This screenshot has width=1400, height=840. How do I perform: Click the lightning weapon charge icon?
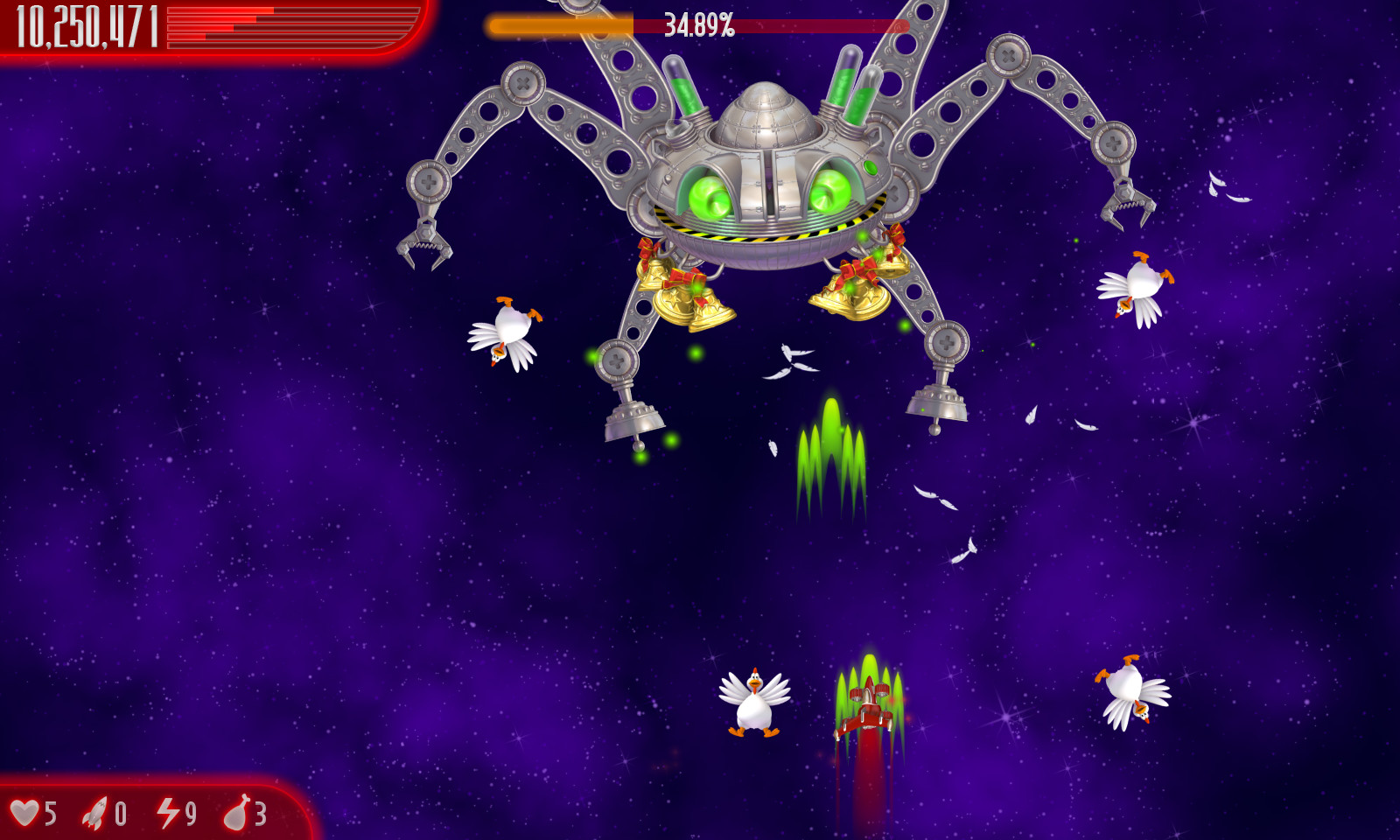(166, 813)
